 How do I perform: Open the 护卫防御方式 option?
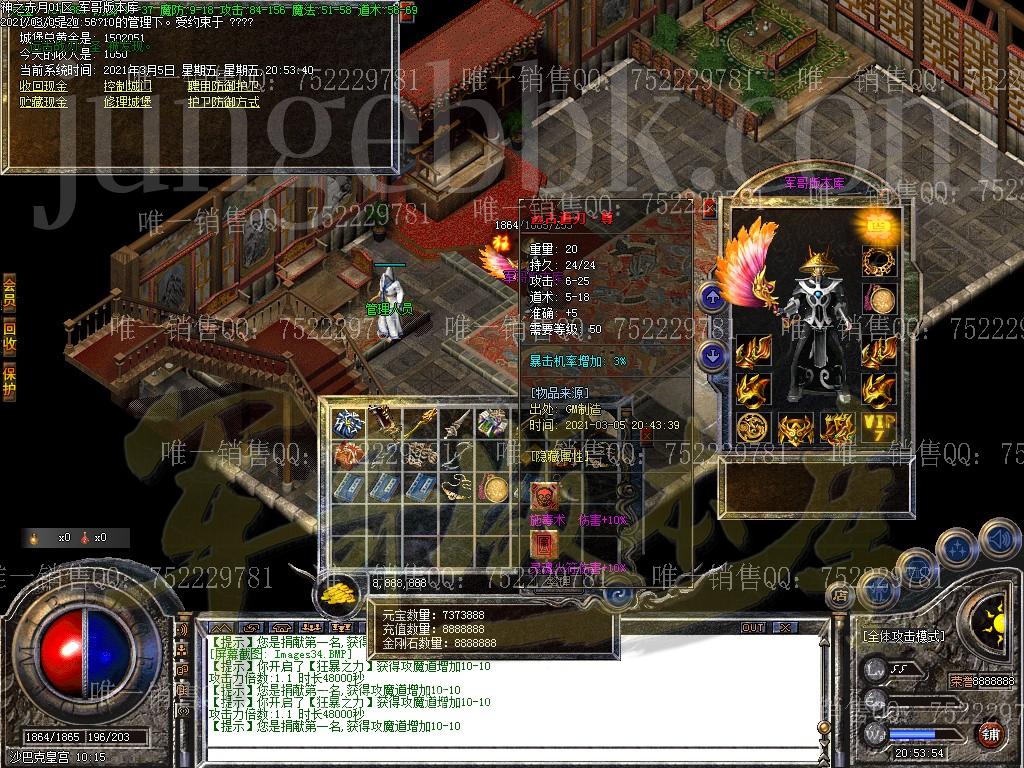pos(222,101)
